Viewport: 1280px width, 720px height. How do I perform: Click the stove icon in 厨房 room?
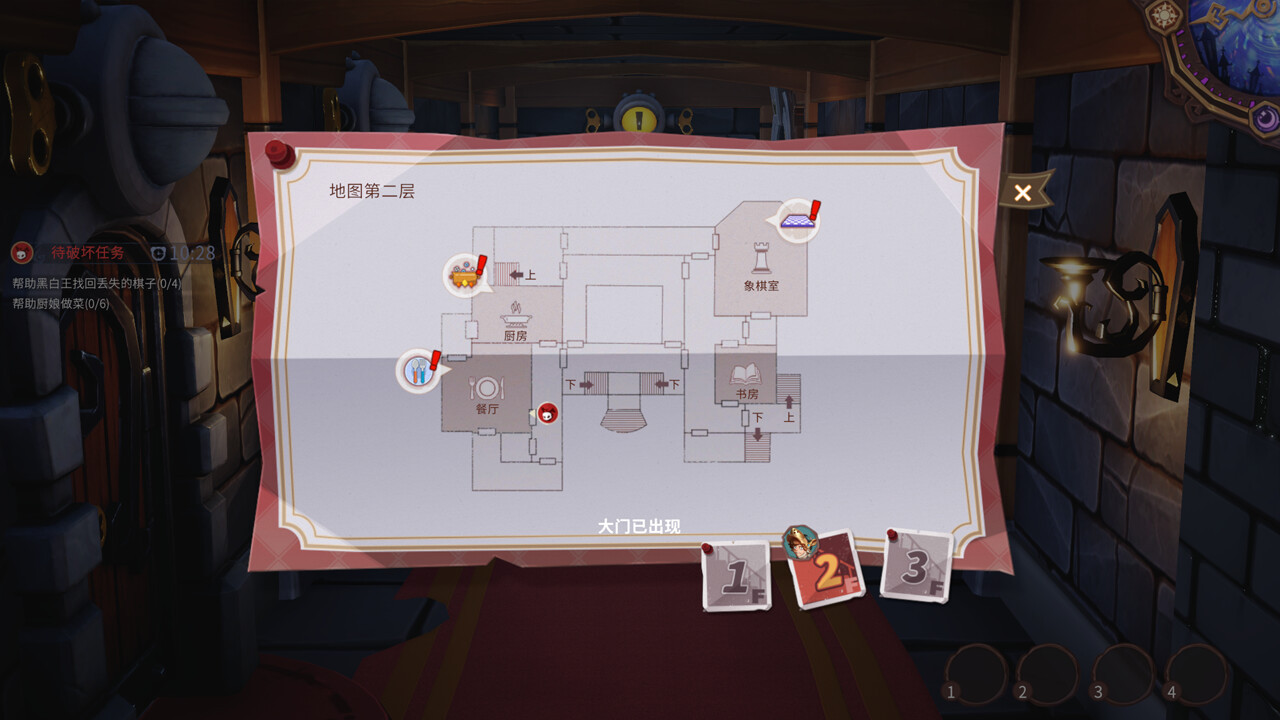click(515, 318)
